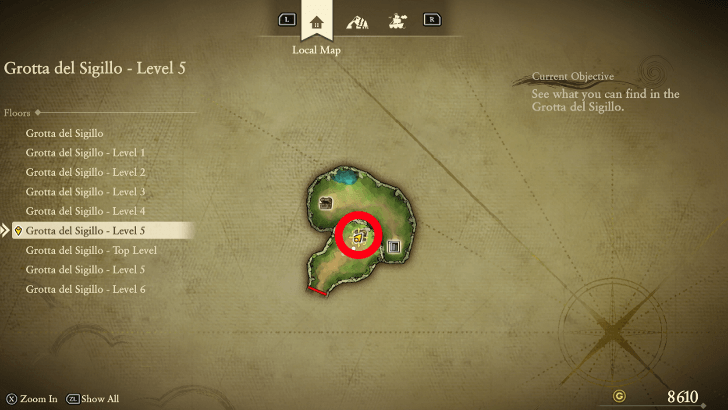Show Grotta del Sigillo - Level 3 map
This screenshot has height=410, width=728.
coord(86,192)
